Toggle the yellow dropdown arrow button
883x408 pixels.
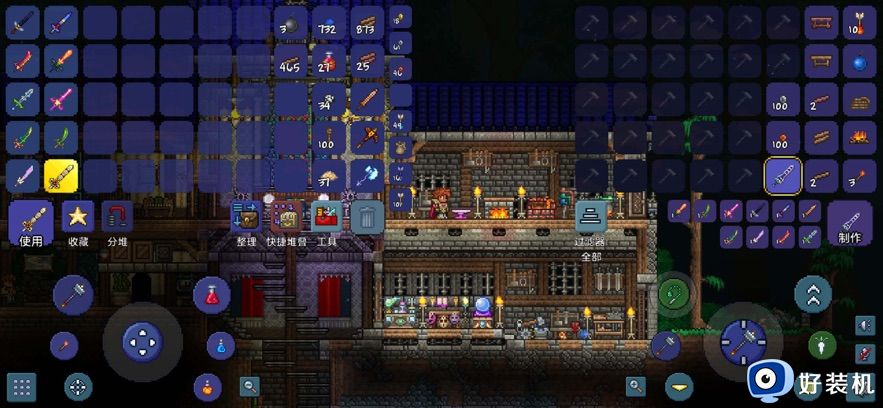pyautogui.click(x=681, y=386)
